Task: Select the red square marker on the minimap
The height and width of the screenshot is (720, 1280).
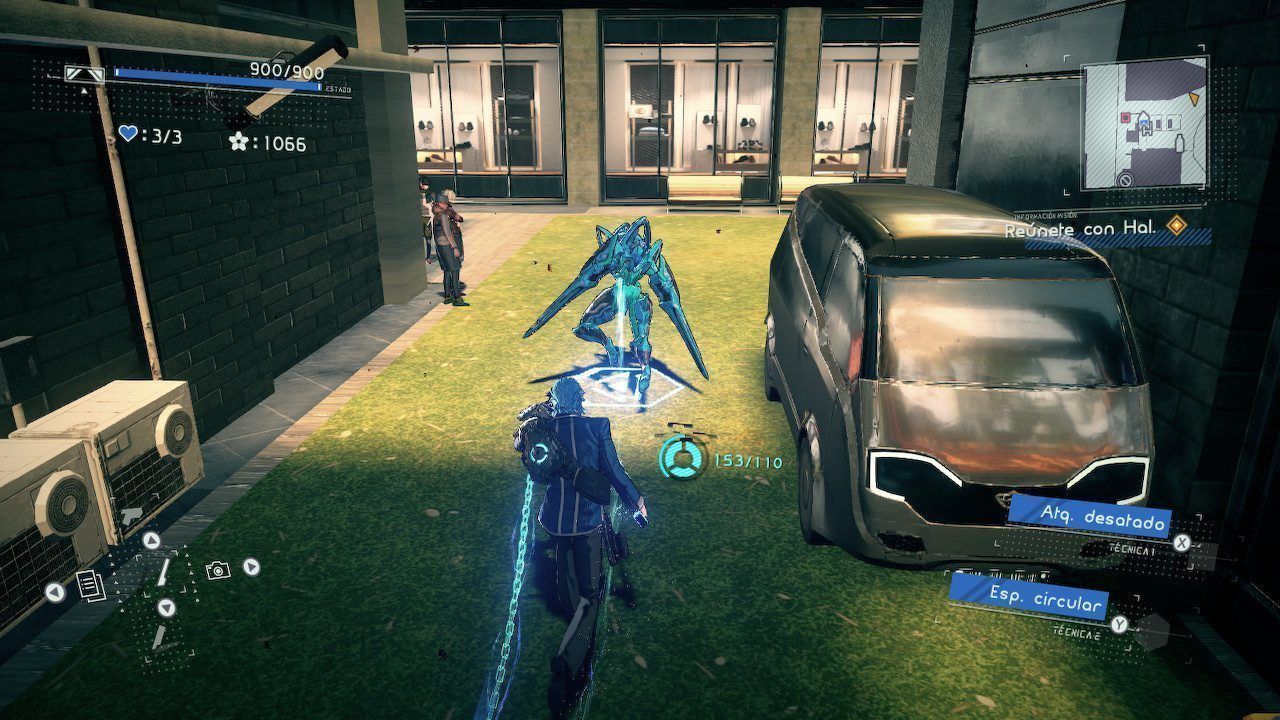Action: tap(1126, 118)
